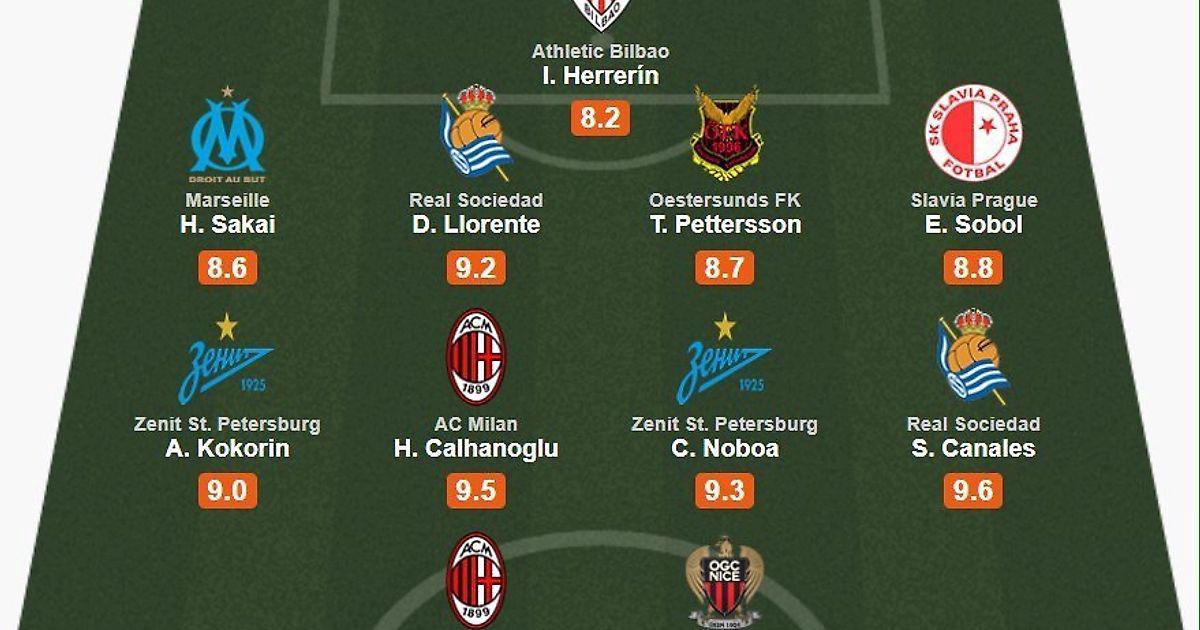The image size is (1200, 630).
Task: Select the Oestersunds FK crest
Action: coord(725,133)
